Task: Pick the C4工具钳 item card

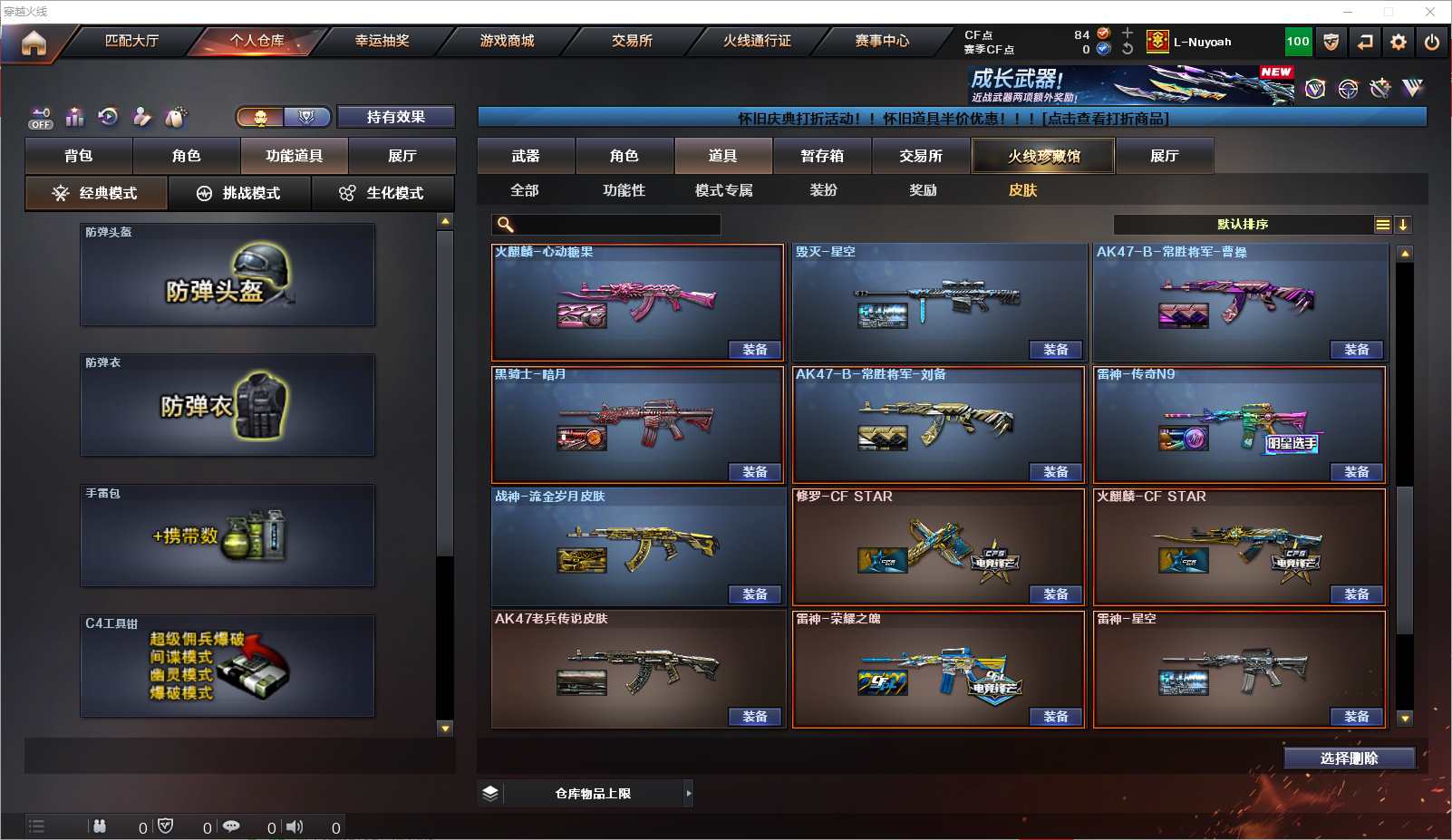Action: coord(227,666)
